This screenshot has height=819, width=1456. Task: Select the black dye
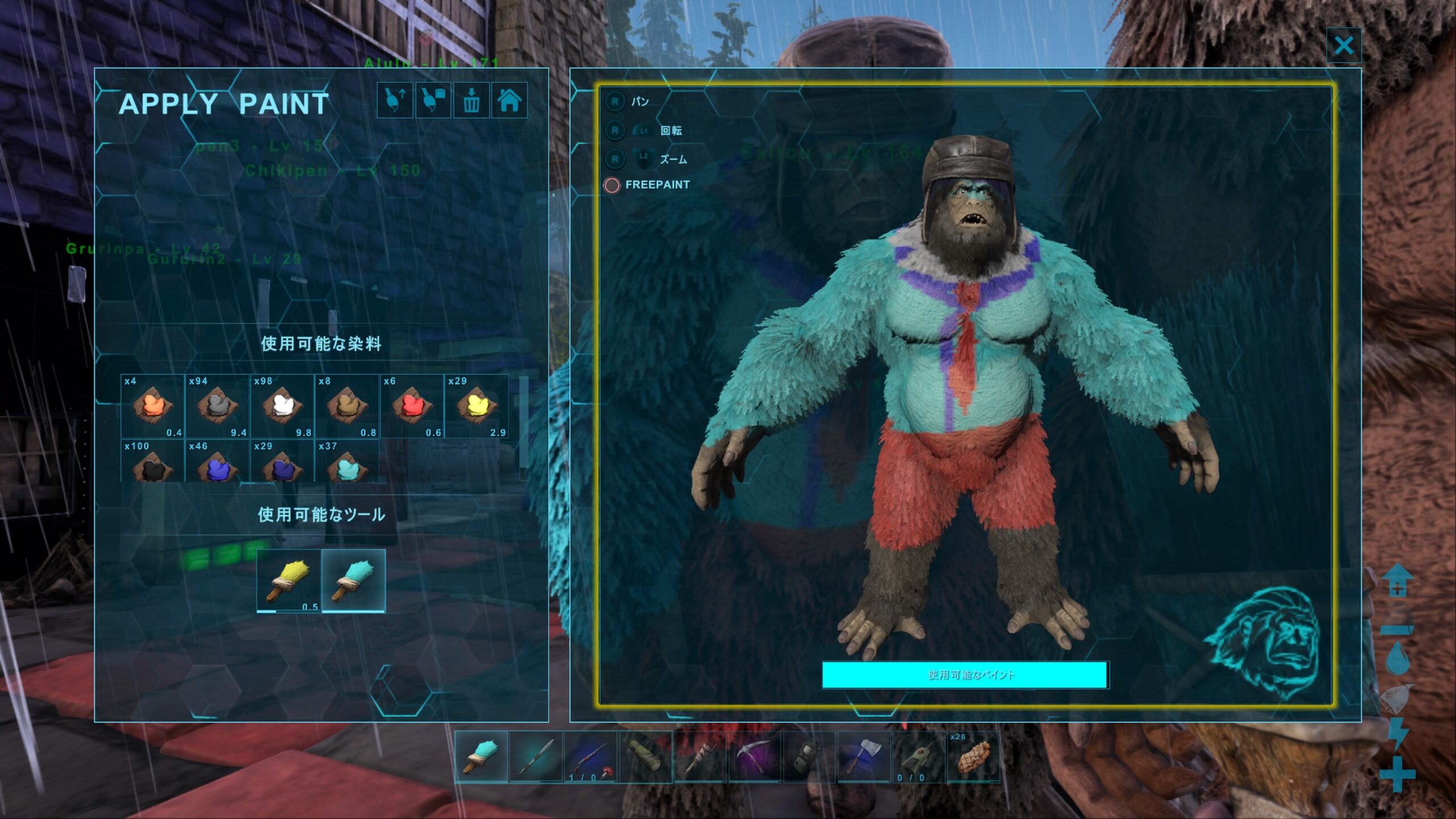click(x=152, y=465)
